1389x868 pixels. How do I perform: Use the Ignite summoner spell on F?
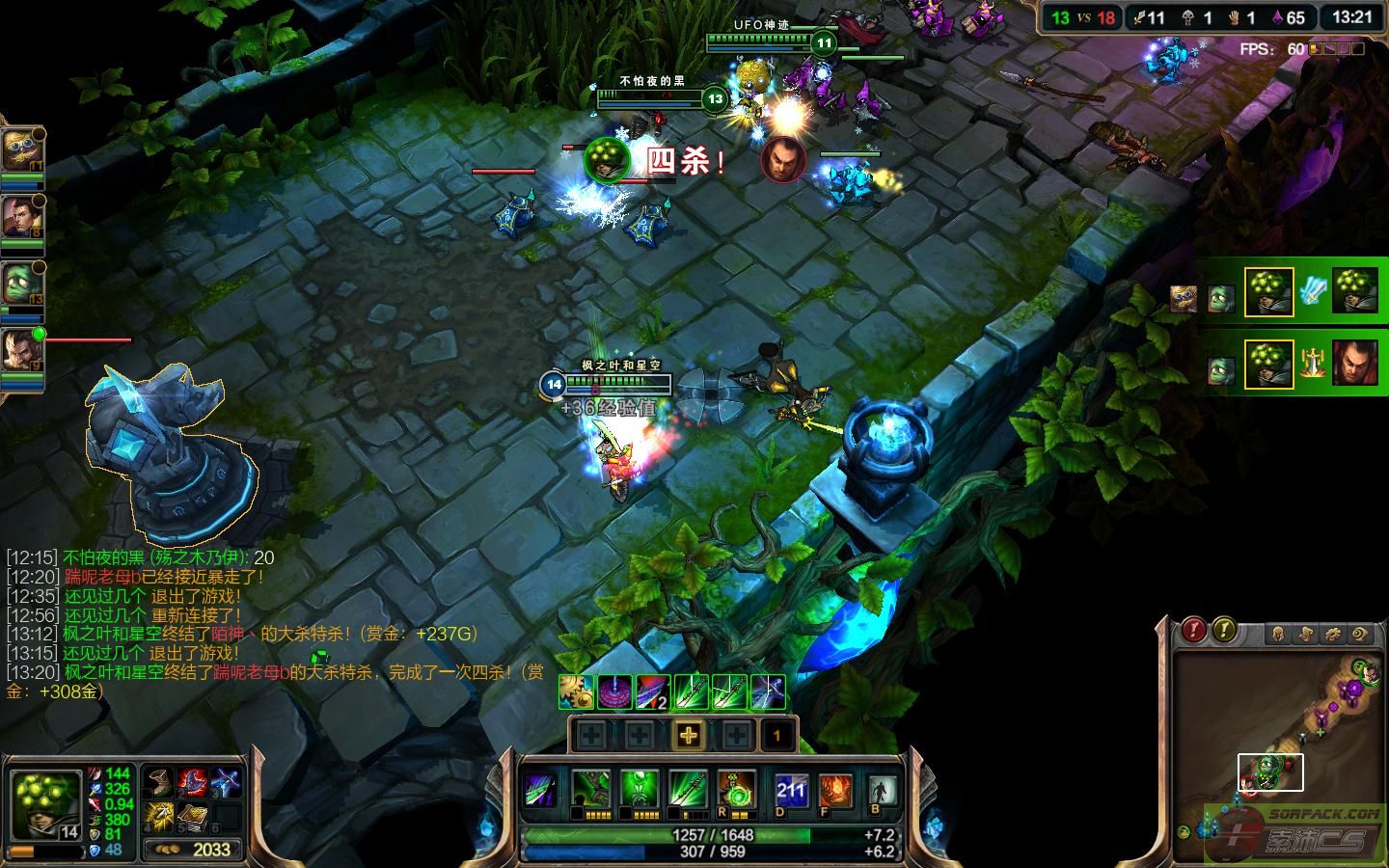[x=835, y=792]
